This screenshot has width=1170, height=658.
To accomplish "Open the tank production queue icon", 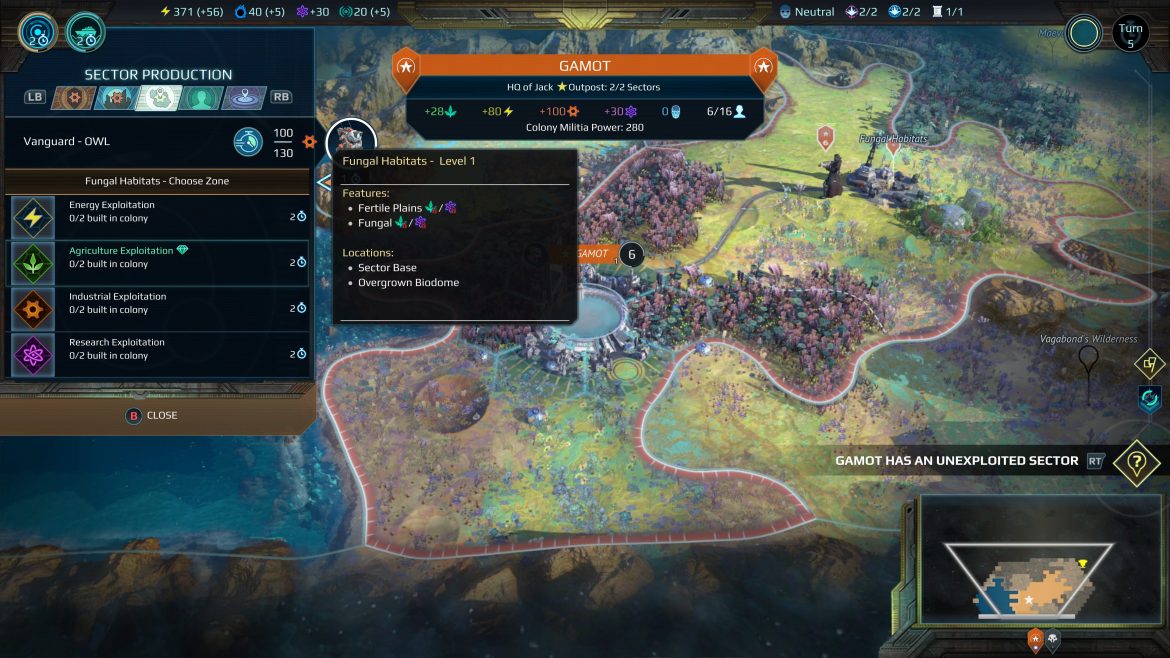I will click(x=86, y=32).
